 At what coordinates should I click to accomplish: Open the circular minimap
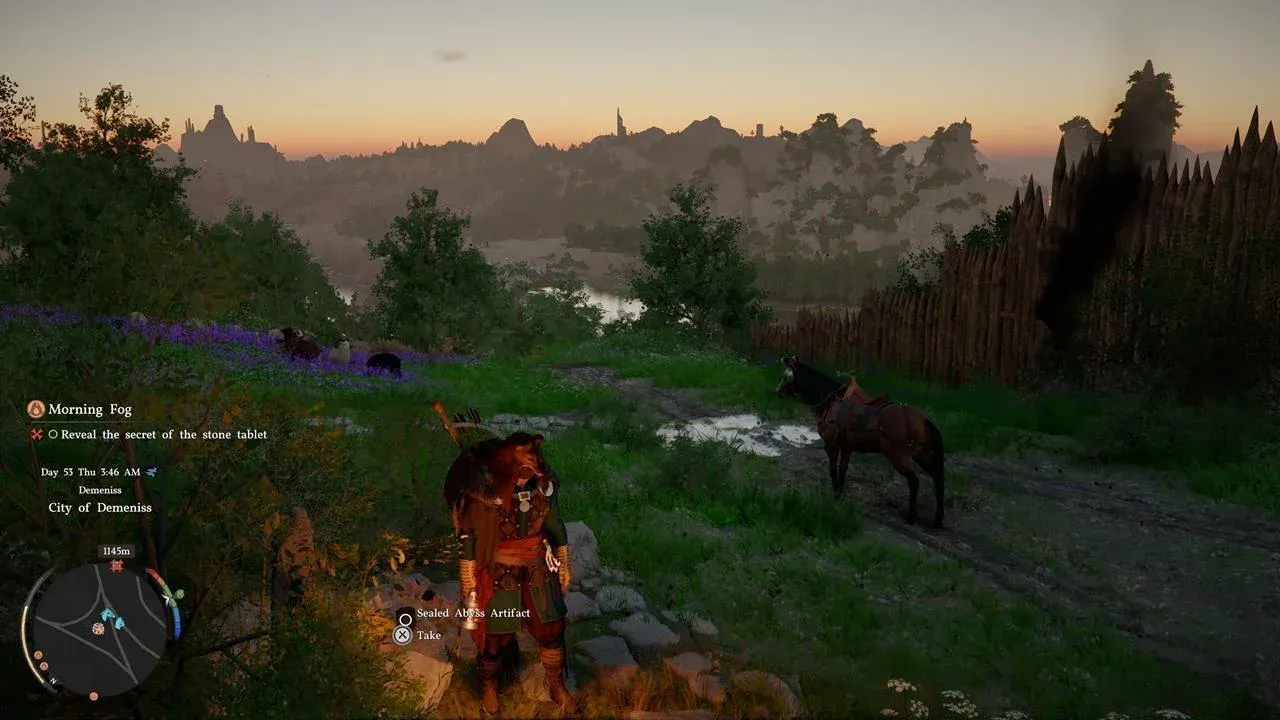[100, 628]
